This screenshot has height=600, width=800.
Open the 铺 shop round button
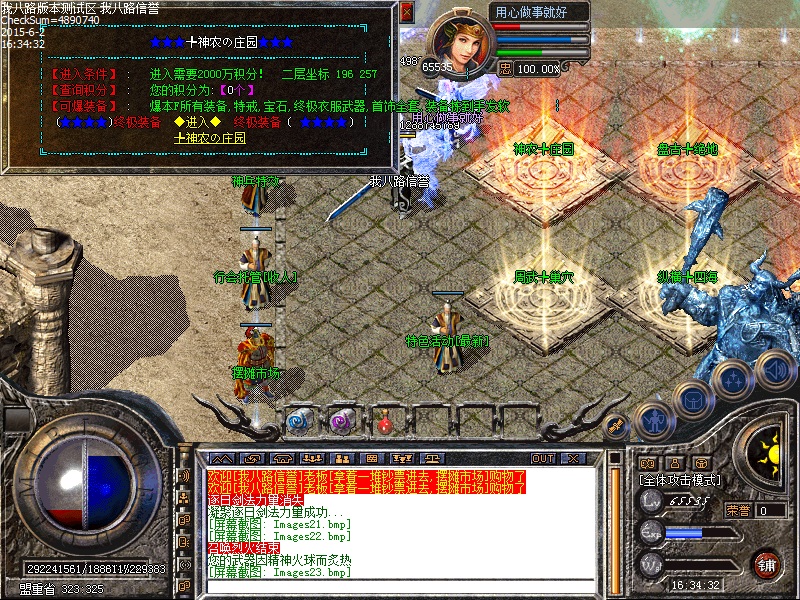coord(768,564)
